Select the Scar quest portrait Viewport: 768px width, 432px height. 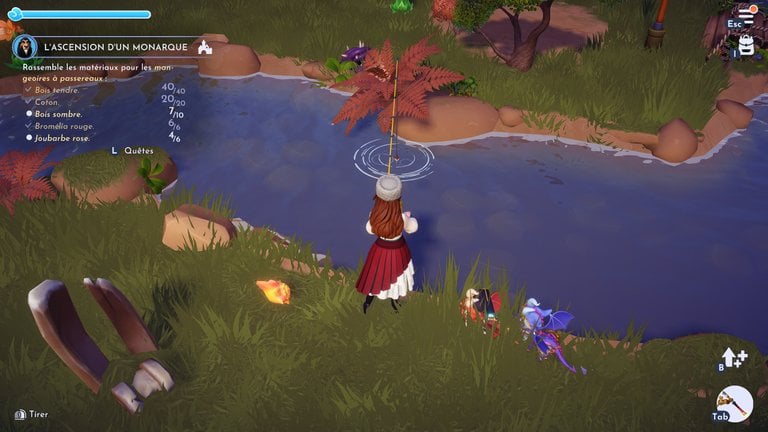click(x=24, y=47)
